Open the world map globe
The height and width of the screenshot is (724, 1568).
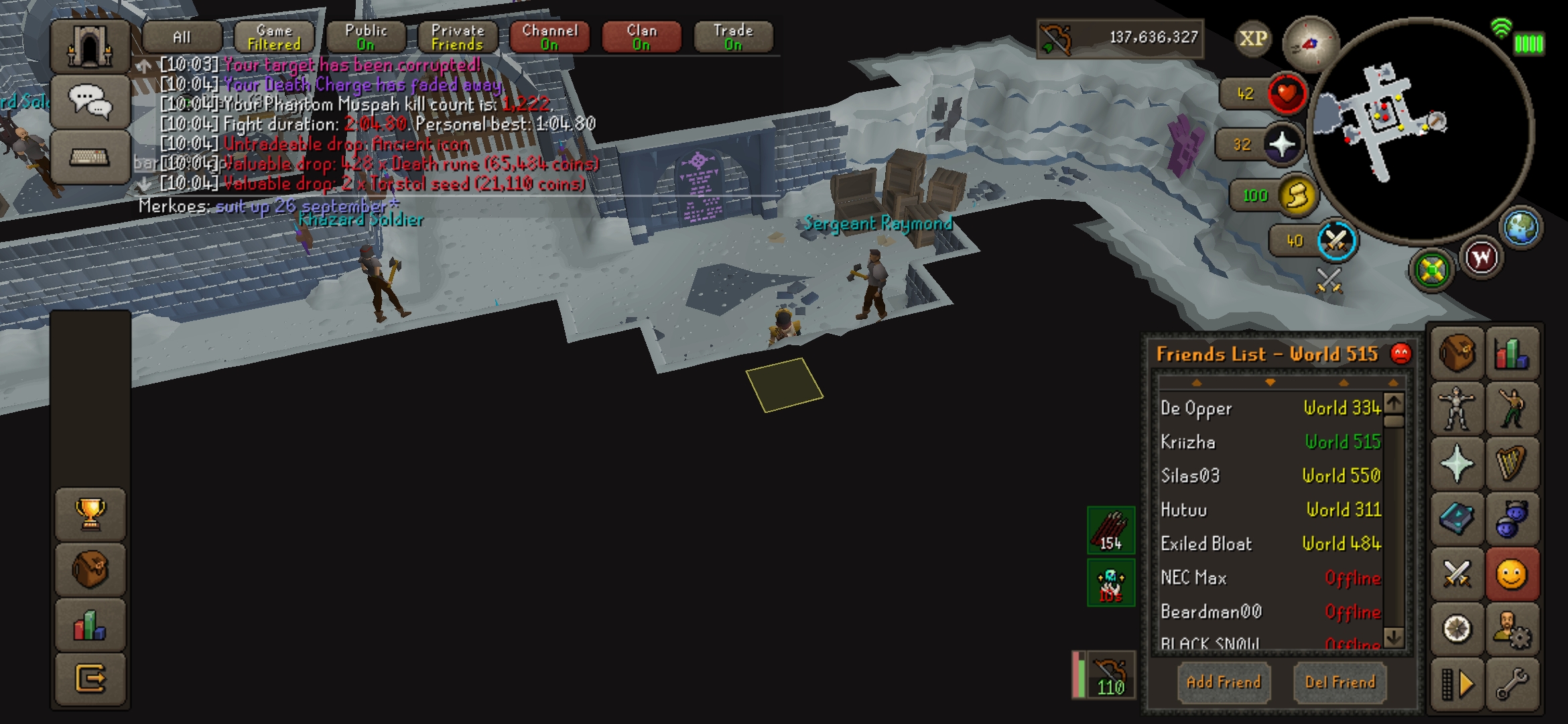pos(1521,227)
